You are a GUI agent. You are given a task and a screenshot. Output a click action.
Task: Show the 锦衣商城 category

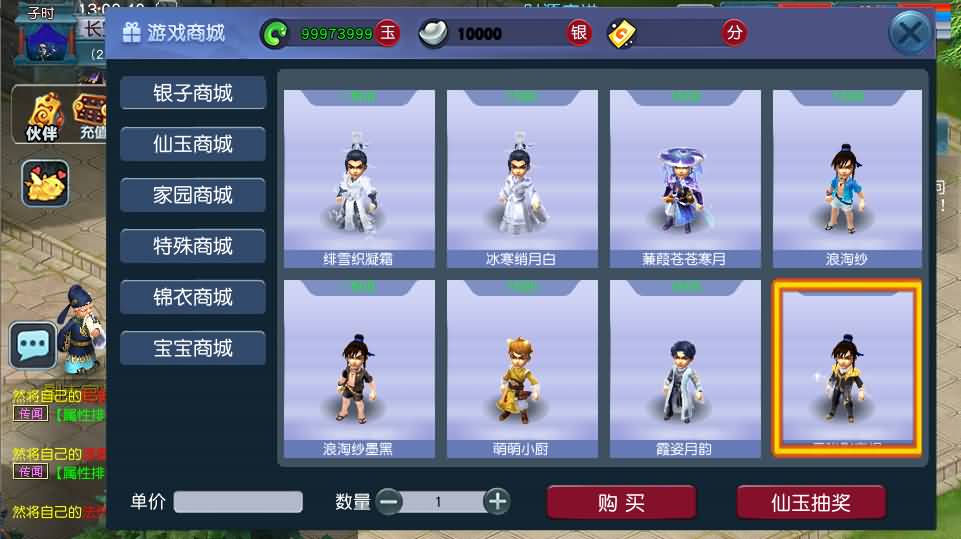[193, 297]
